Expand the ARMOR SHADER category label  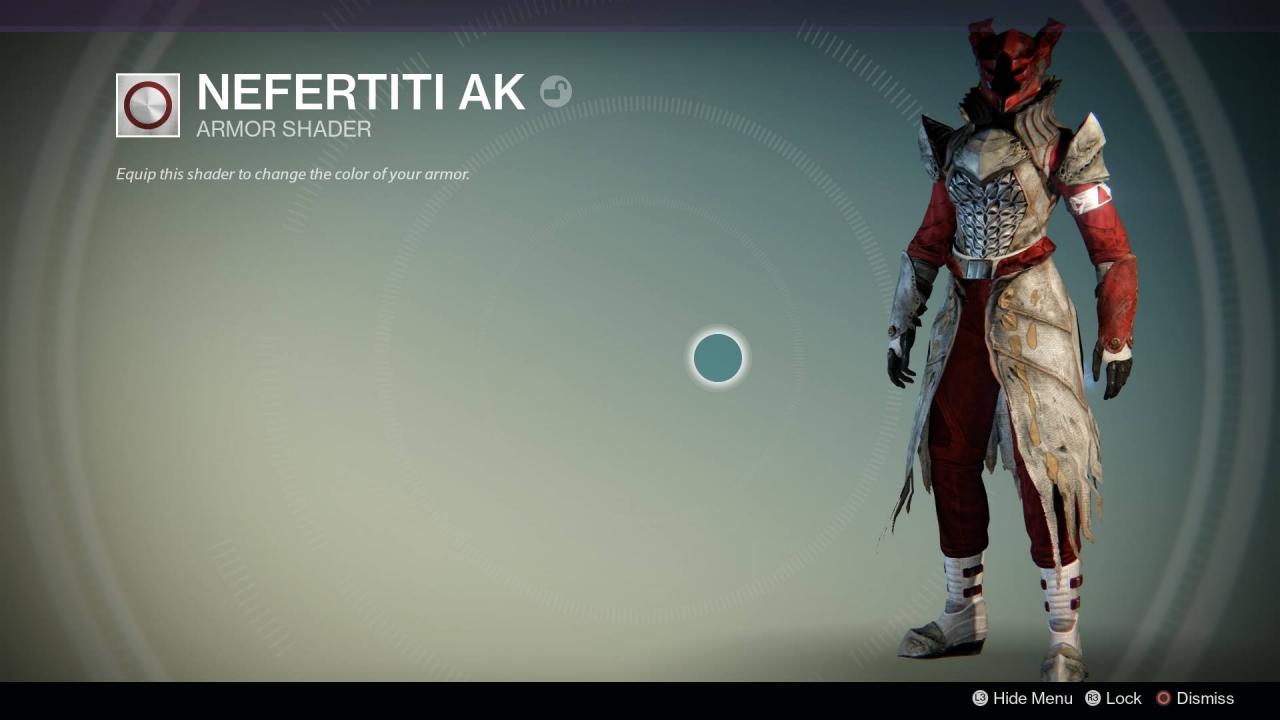pyautogui.click(x=283, y=129)
